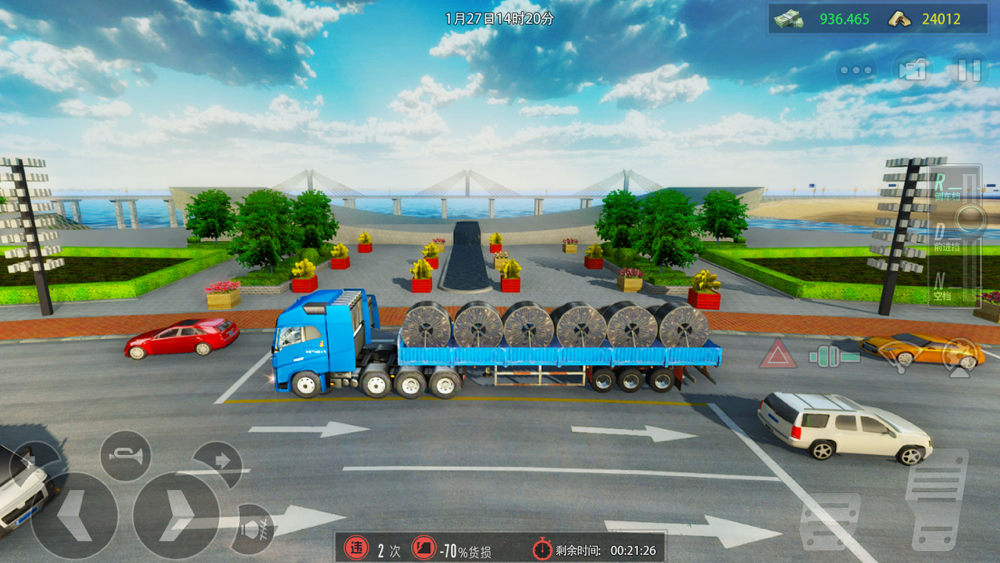Image resolution: width=1000 pixels, height=563 pixels.
Task: Toggle the fog light button
Action: coord(253,526)
